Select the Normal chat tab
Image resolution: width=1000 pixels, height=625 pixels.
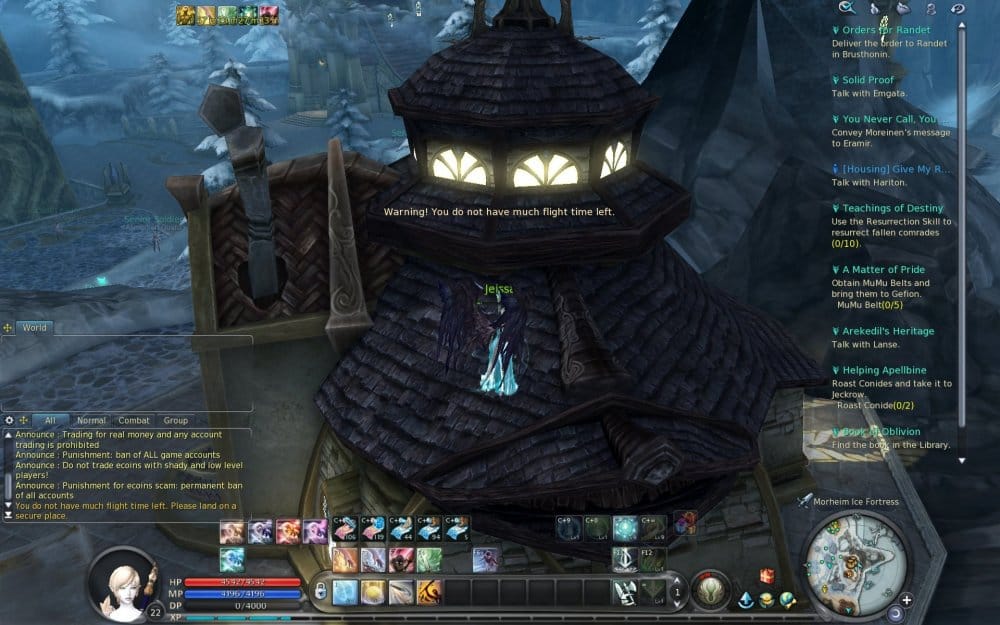tap(91, 421)
